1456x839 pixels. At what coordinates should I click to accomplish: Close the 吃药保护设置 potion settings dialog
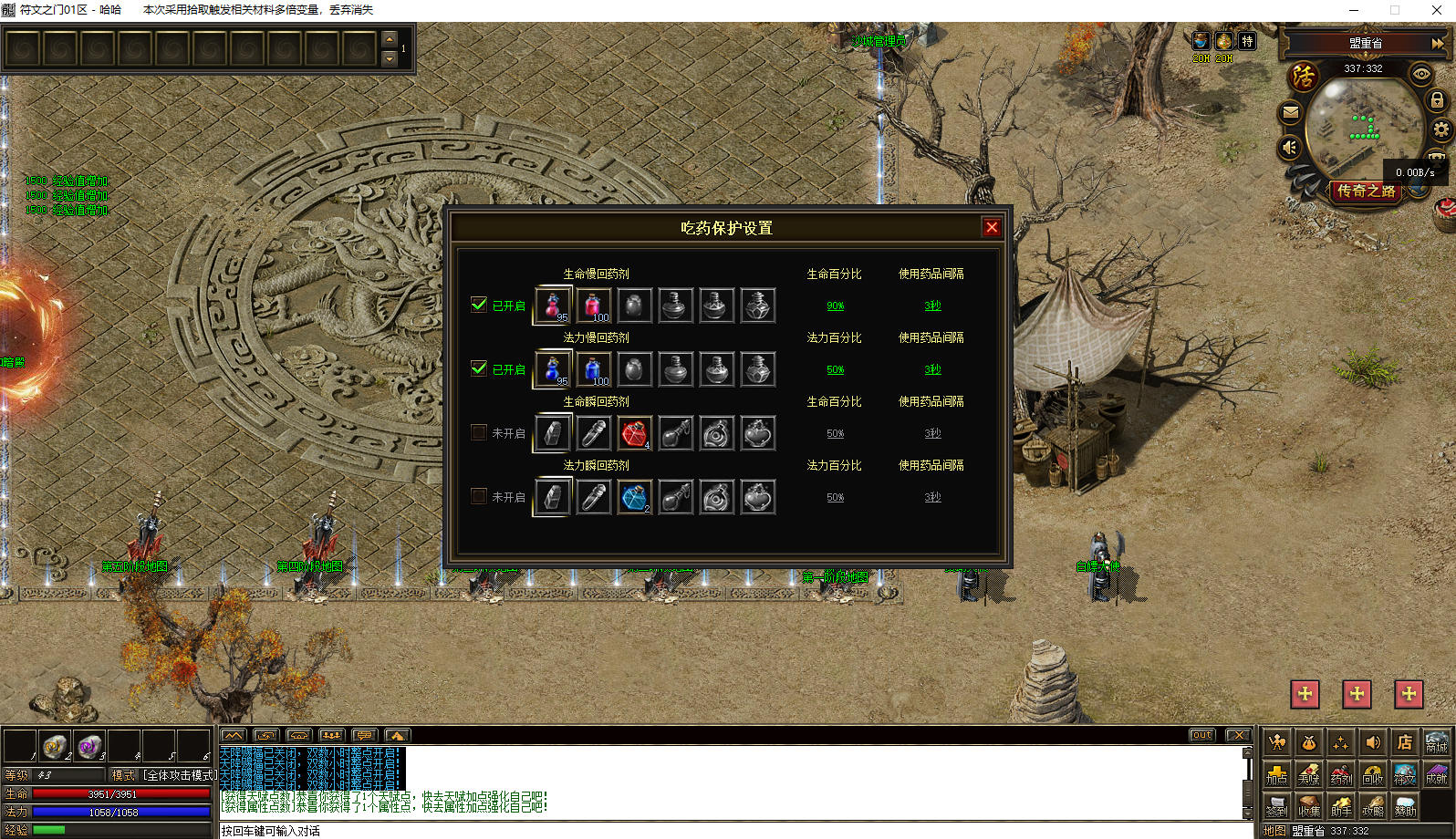tap(992, 228)
